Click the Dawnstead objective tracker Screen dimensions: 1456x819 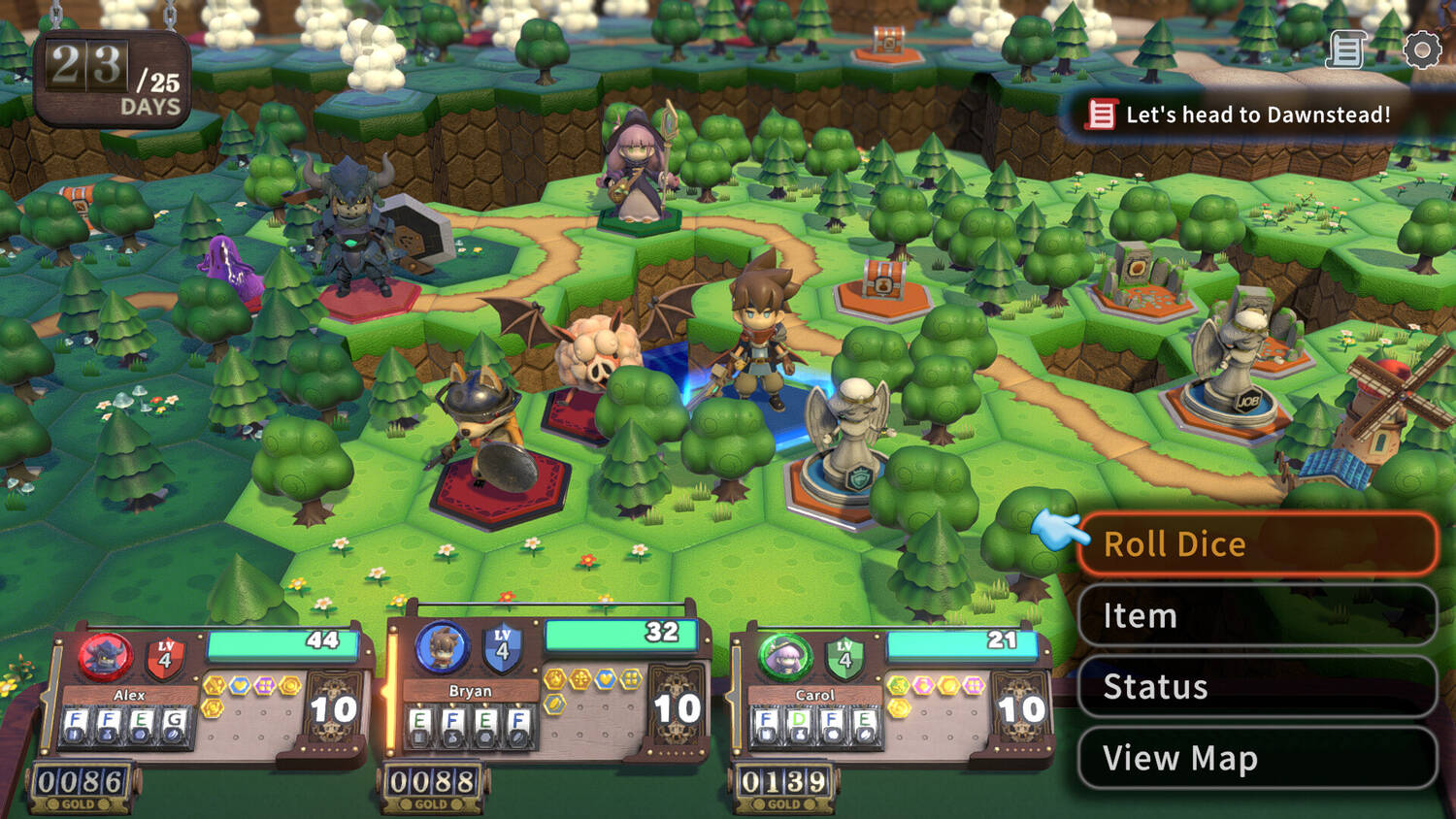[1242, 115]
